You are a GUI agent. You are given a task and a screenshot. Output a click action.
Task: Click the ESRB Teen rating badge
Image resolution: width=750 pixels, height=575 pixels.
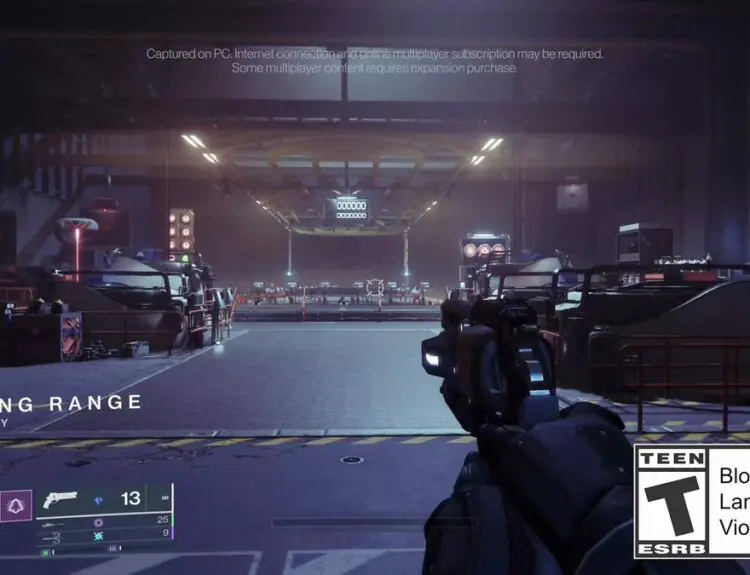[671, 500]
